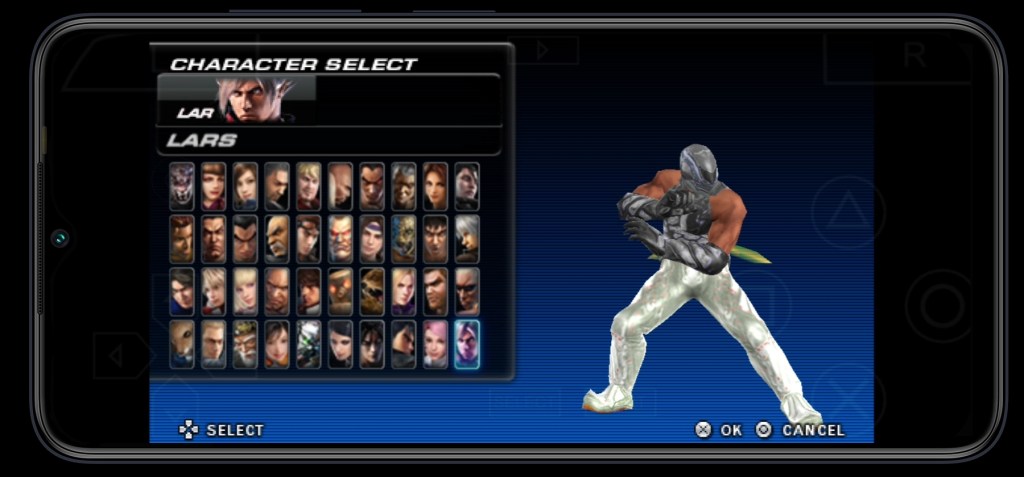Choose Mokujin, the wooden training dummy
This screenshot has height=477, width=1024.
coord(340,291)
